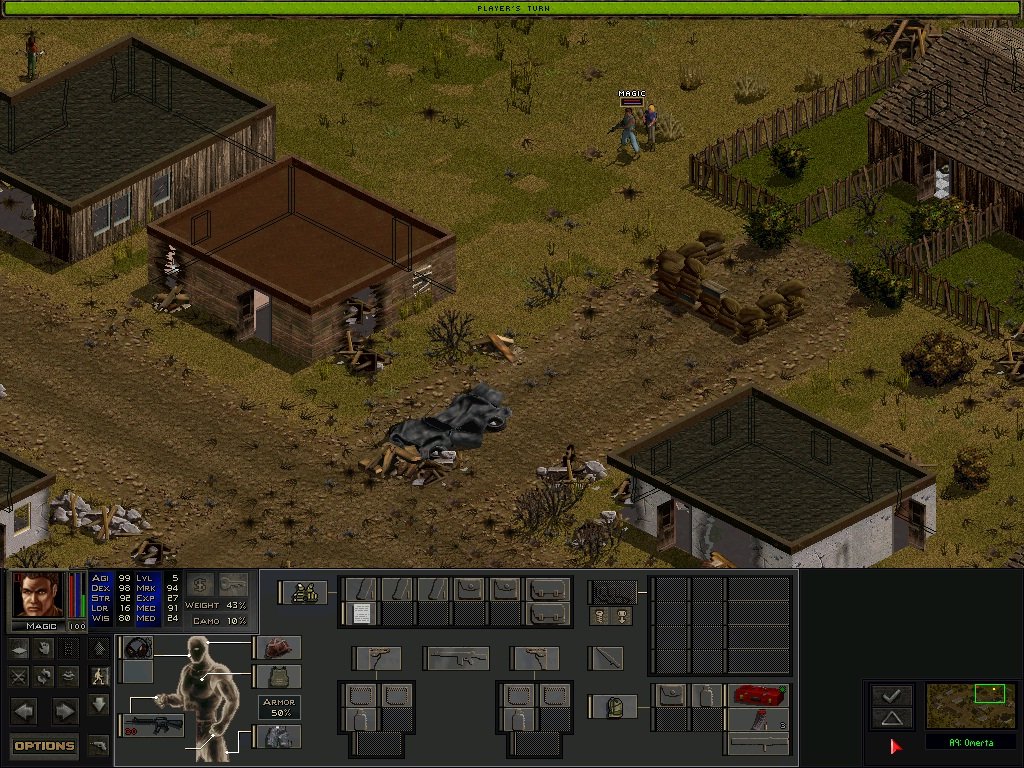This screenshot has height=768, width=1024.
Task: Select the camouflage leg armor slot
Action: [277, 737]
